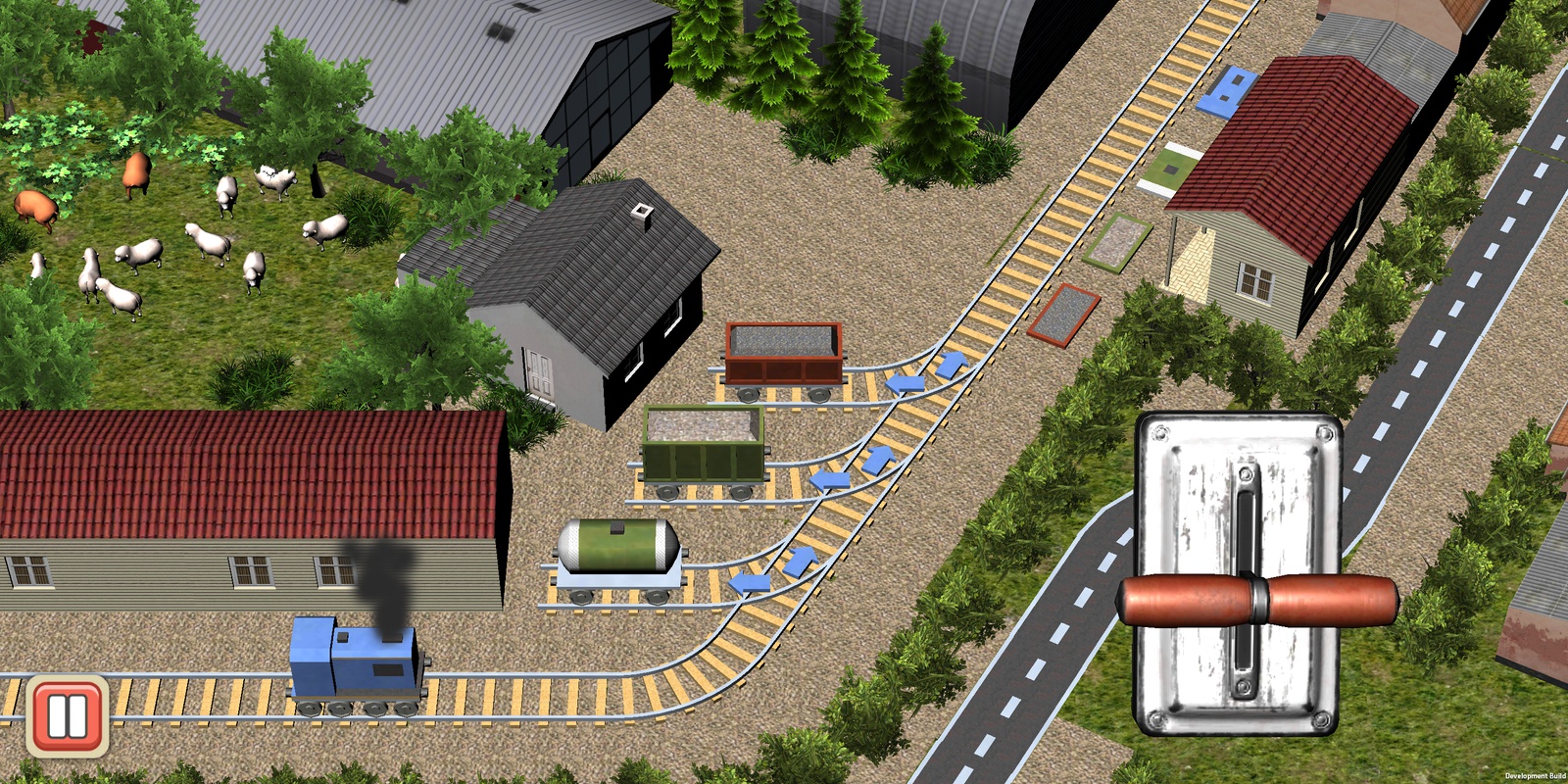This screenshot has width=1568, height=784.
Task: Click the brown coal wagon
Action: tap(784, 353)
